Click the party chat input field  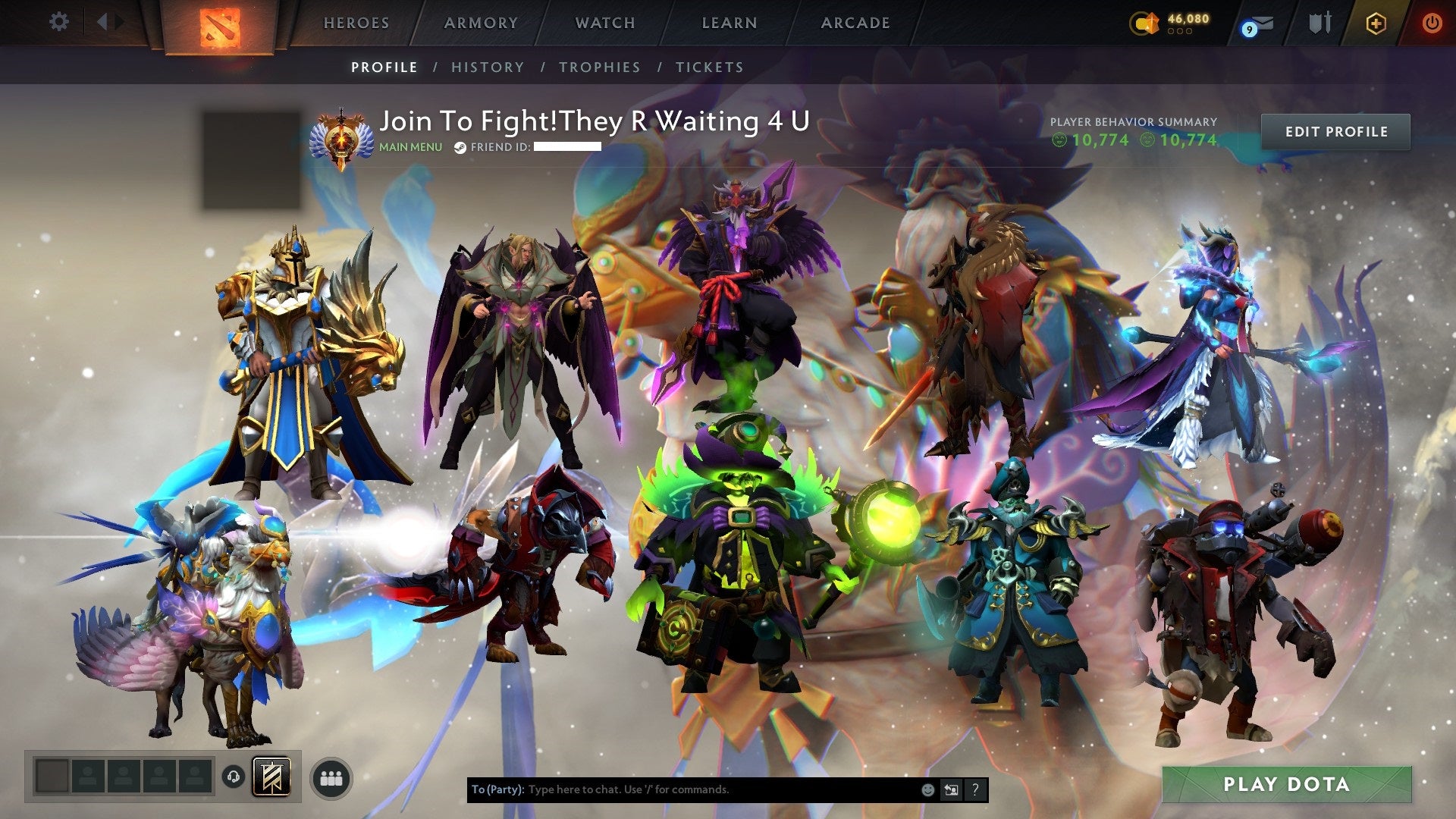pyautogui.click(x=682, y=789)
